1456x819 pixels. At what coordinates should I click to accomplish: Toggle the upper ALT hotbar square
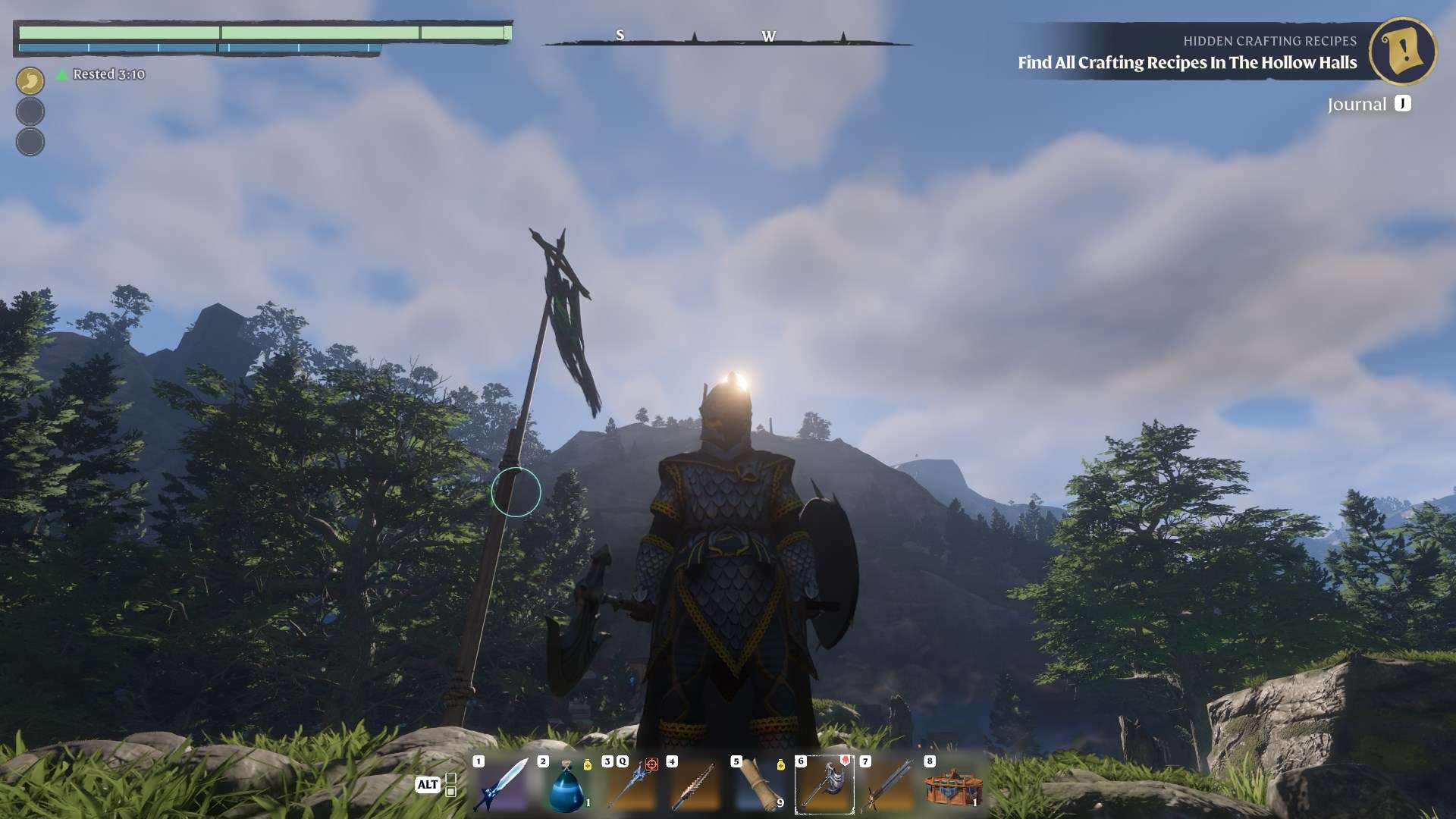click(x=451, y=778)
